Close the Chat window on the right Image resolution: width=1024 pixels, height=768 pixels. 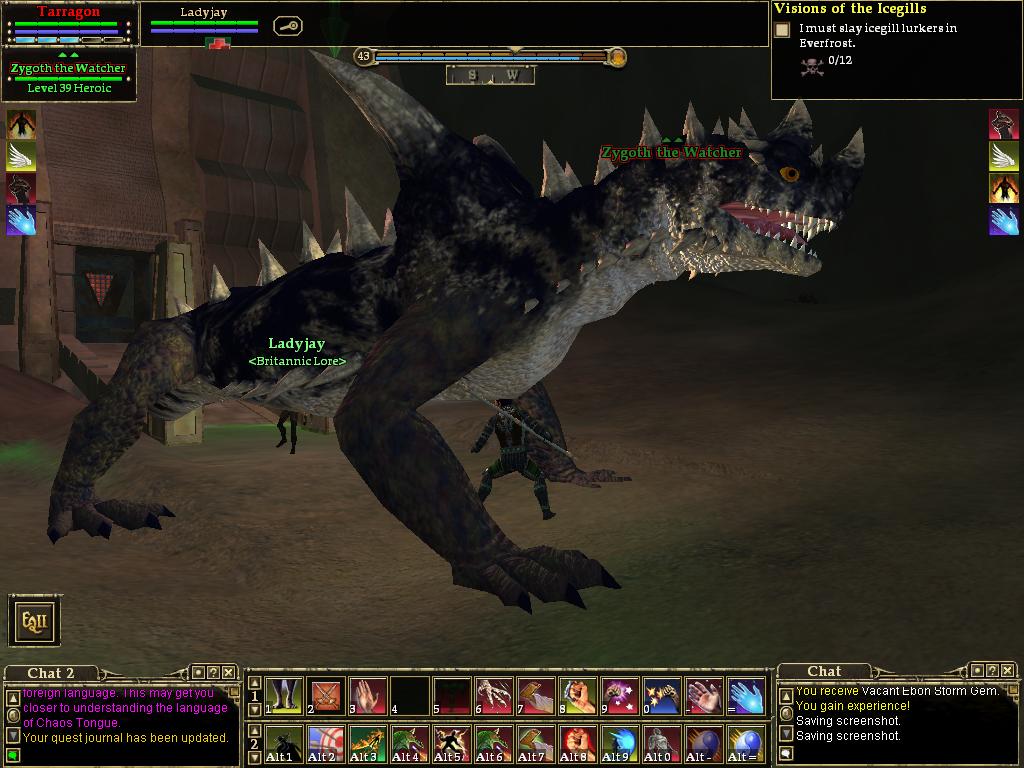1007,671
